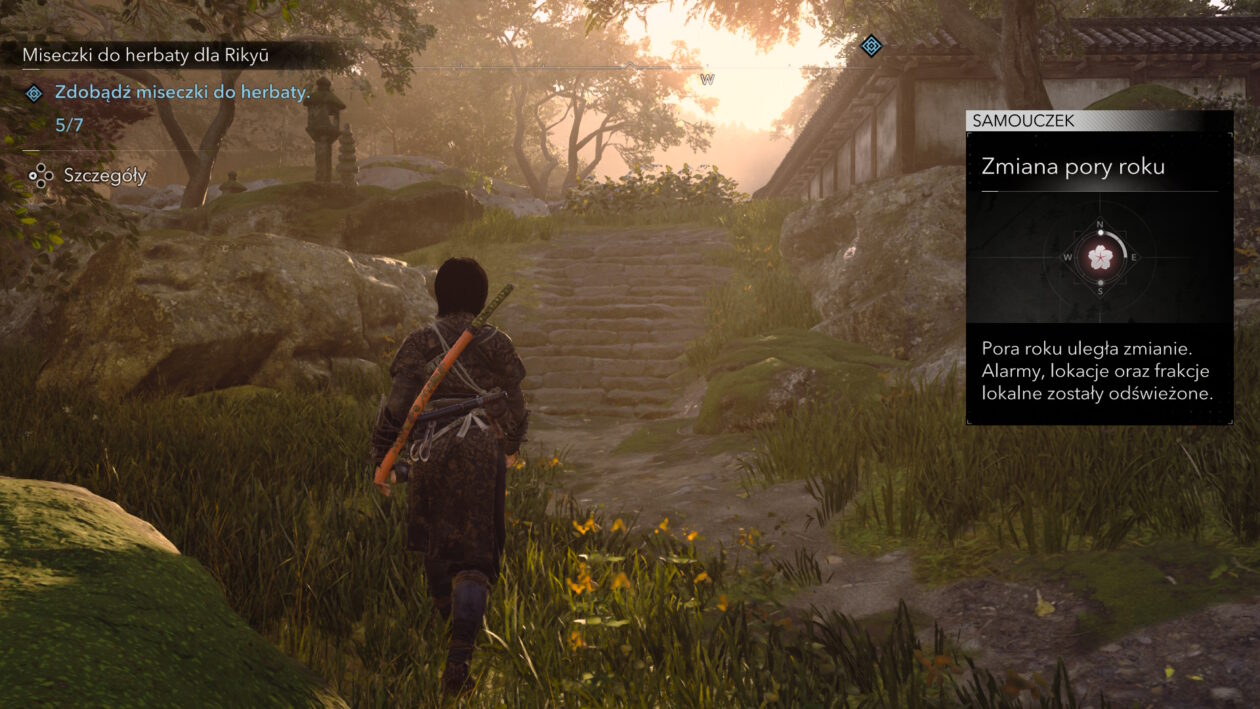Image resolution: width=1260 pixels, height=709 pixels.
Task: Select the "Zdobądź miseczki do herbaty" objective
Action: click(183, 93)
